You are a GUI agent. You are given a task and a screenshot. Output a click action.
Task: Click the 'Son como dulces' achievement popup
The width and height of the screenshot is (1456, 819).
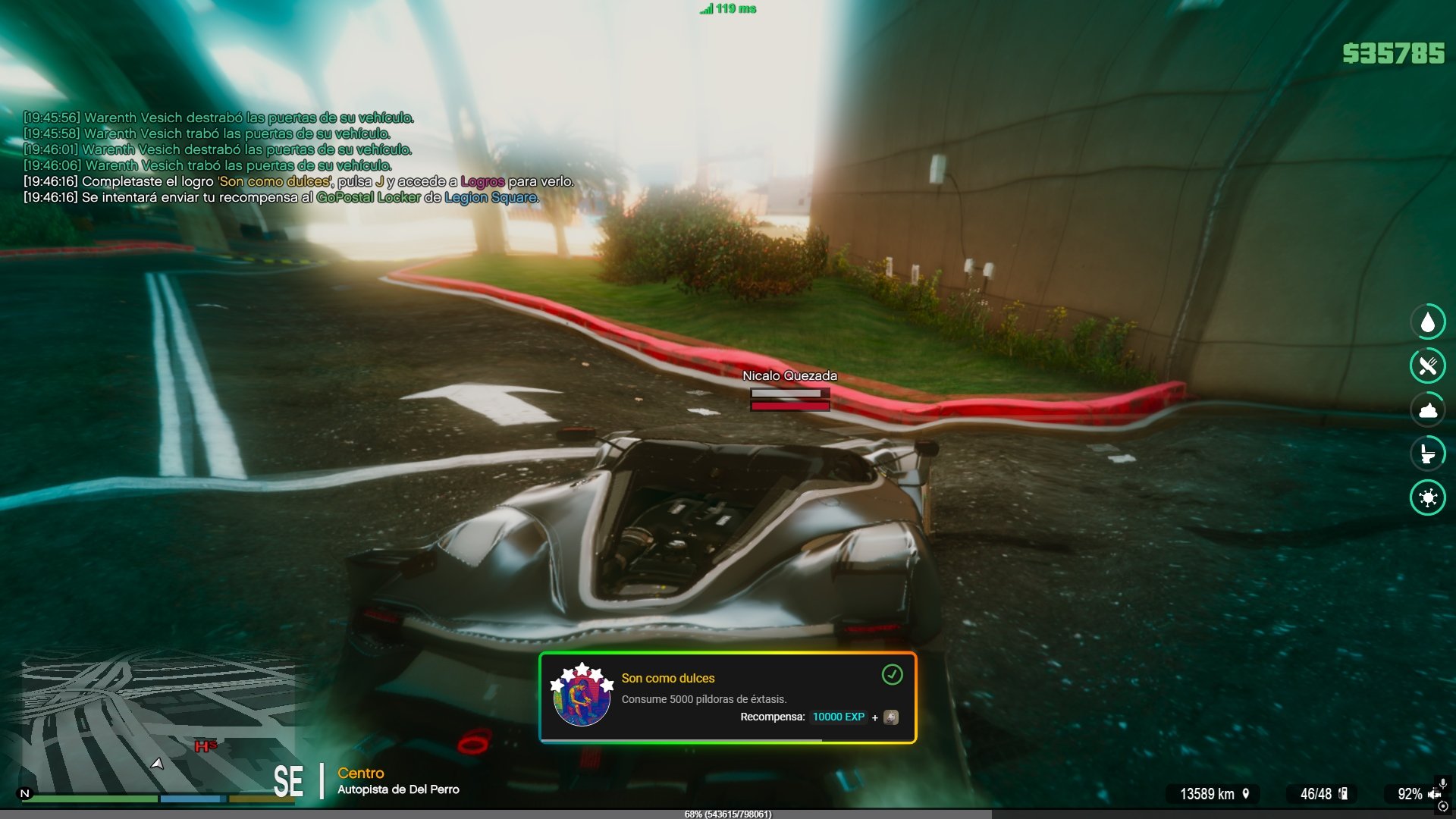(x=727, y=698)
